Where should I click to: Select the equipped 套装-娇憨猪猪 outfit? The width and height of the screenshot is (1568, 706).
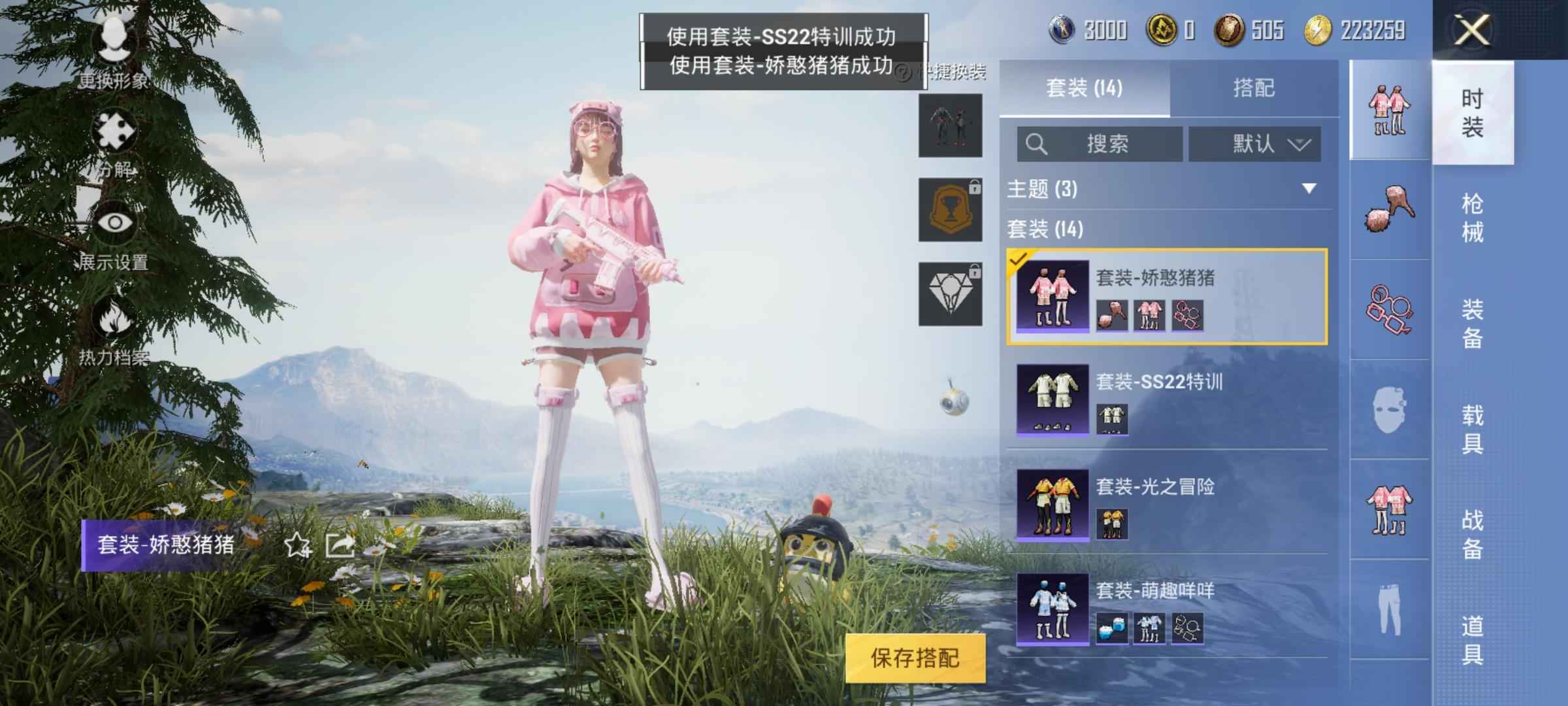click(1167, 296)
